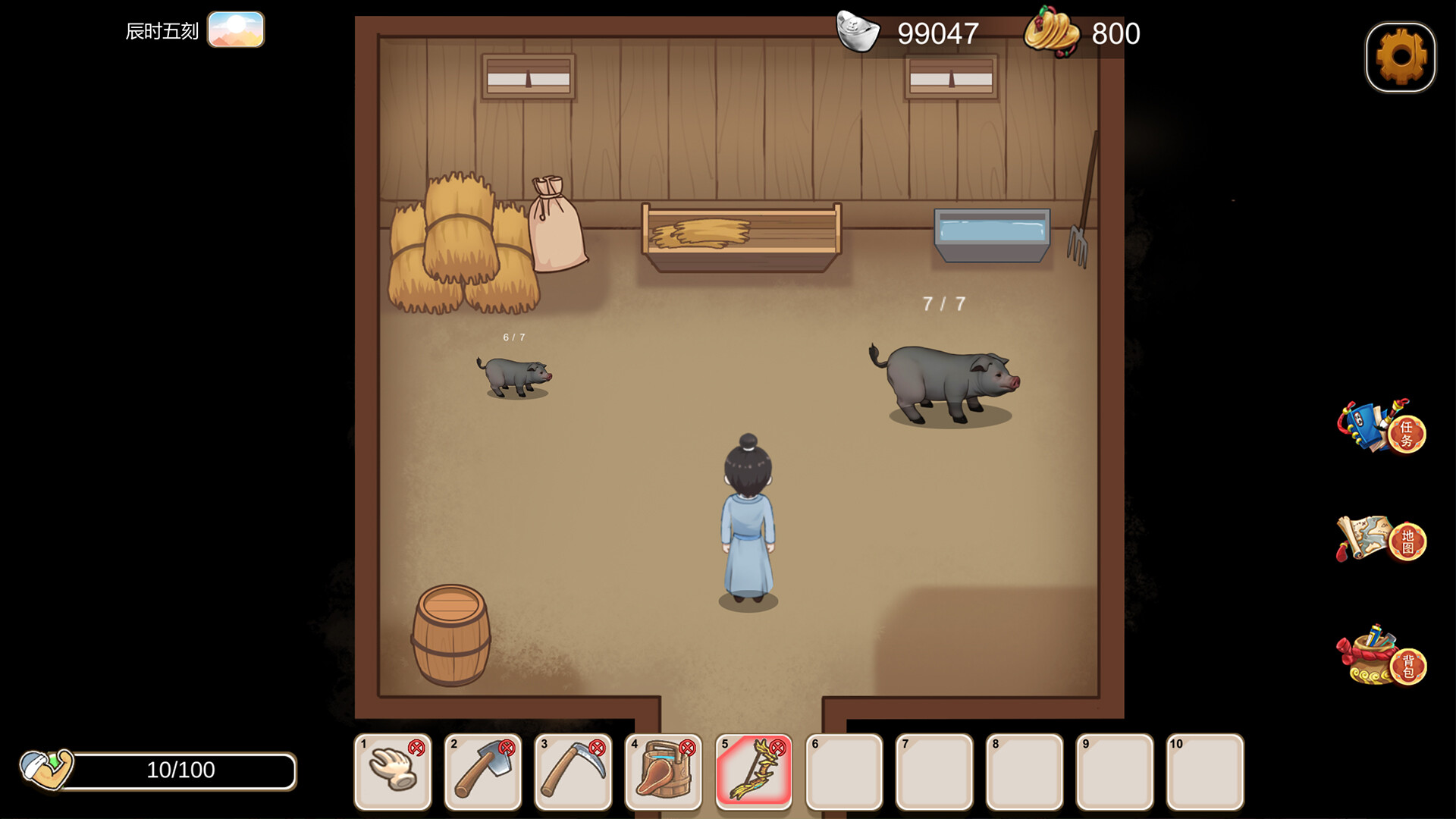
Task: Select the water bucket in slot 4
Action: coord(664,772)
